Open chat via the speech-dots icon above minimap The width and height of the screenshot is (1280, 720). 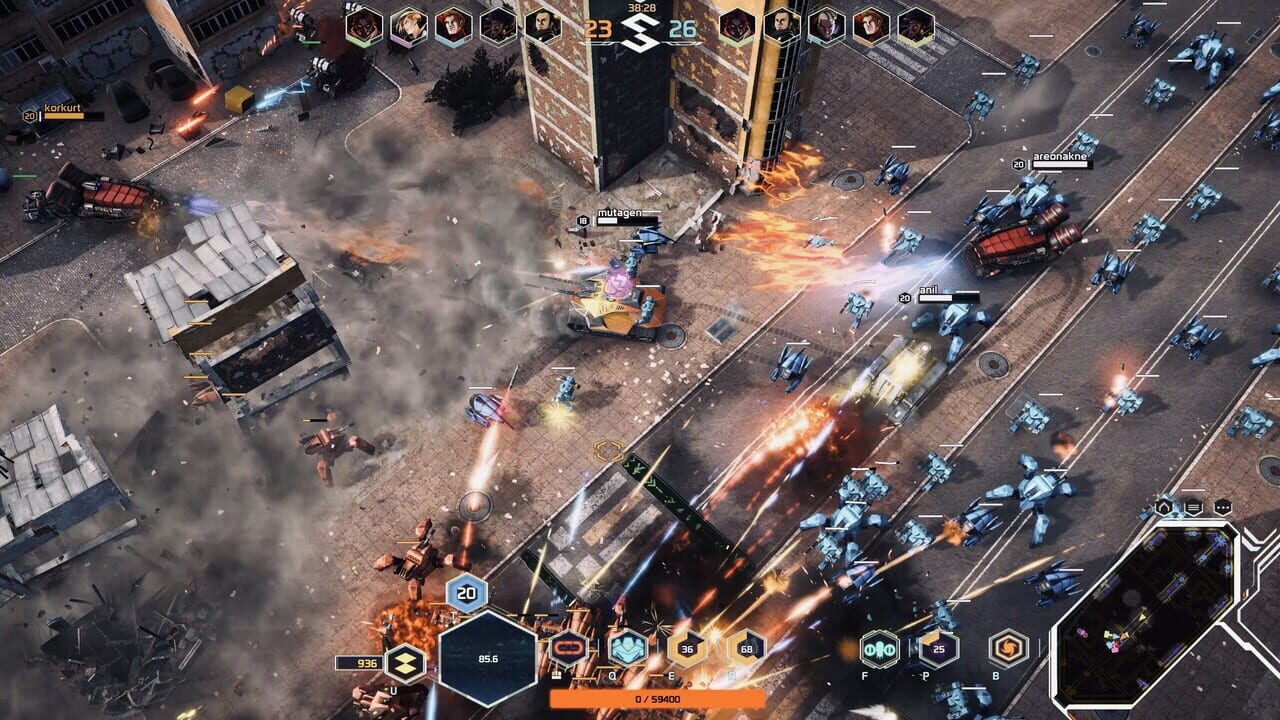click(1224, 509)
